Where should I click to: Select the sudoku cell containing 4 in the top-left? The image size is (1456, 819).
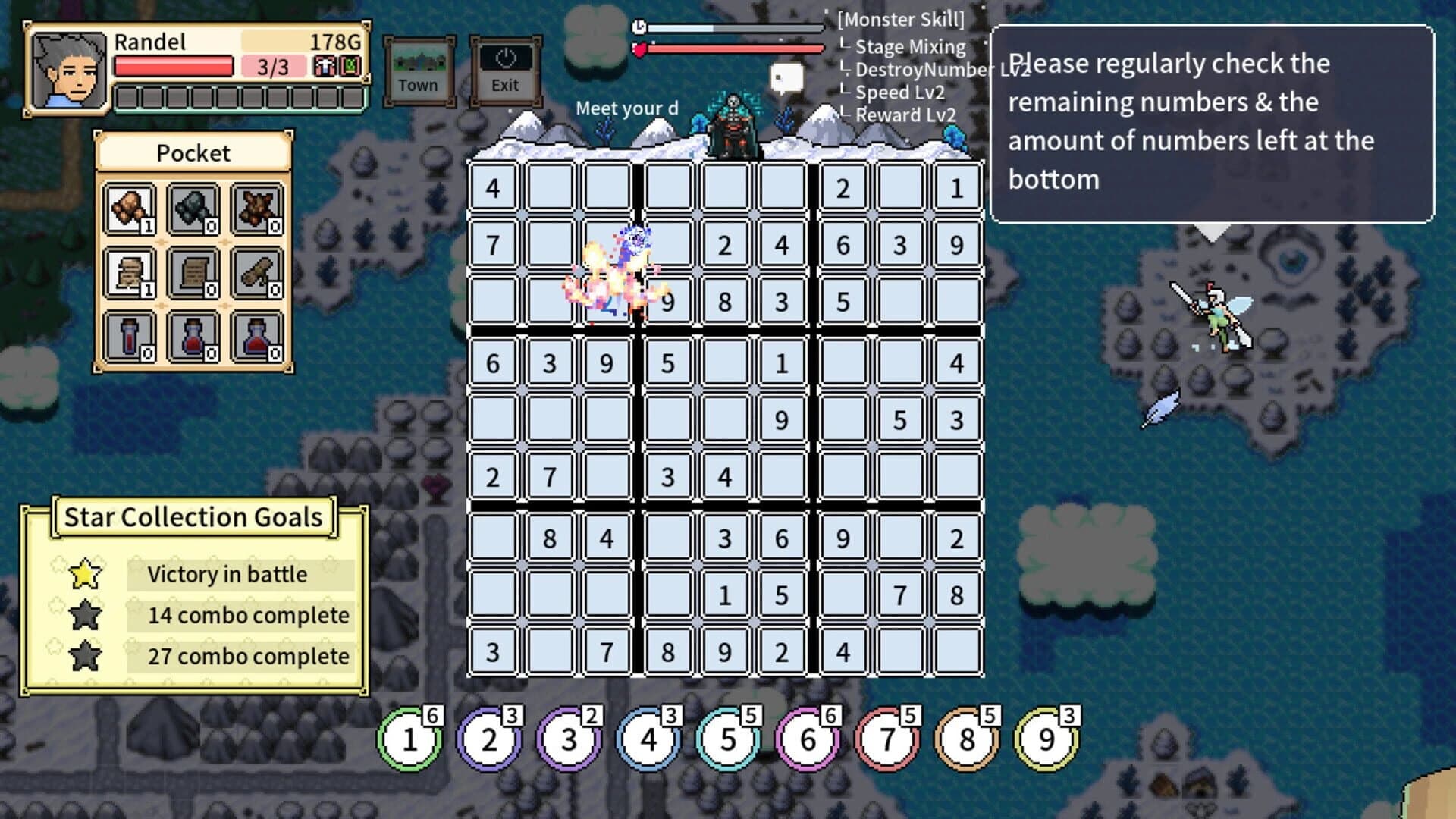click(494, 186)
